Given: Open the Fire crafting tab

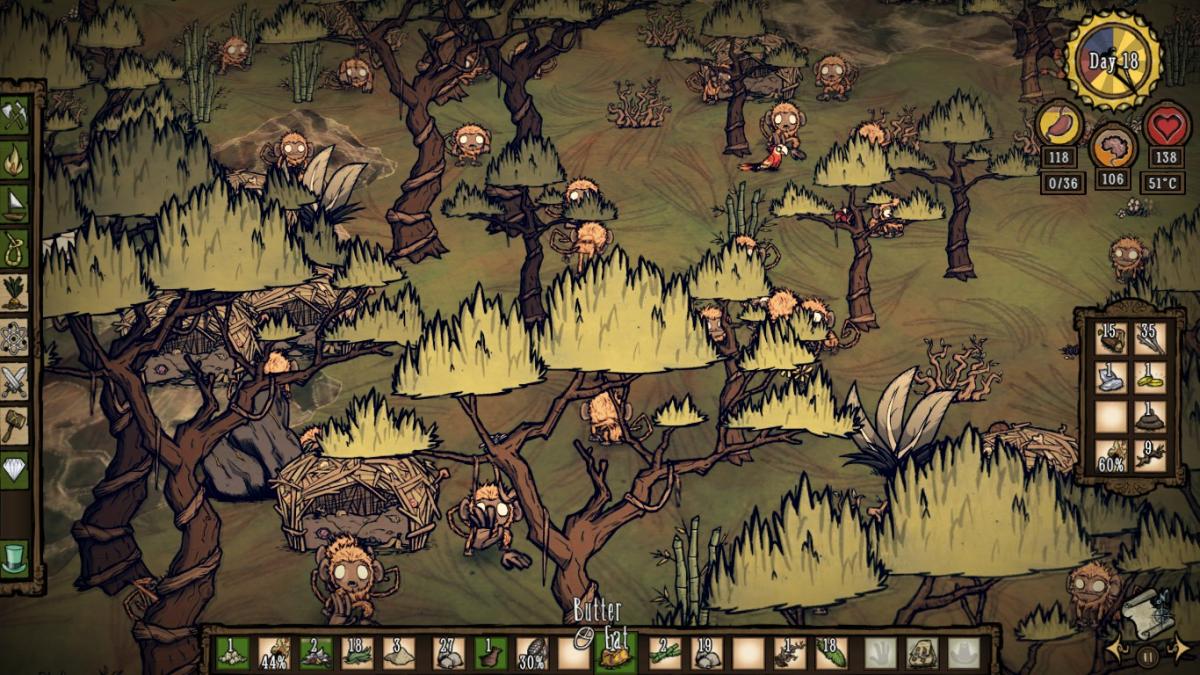Looking at the screenshot, I should (x=15, y=158).
